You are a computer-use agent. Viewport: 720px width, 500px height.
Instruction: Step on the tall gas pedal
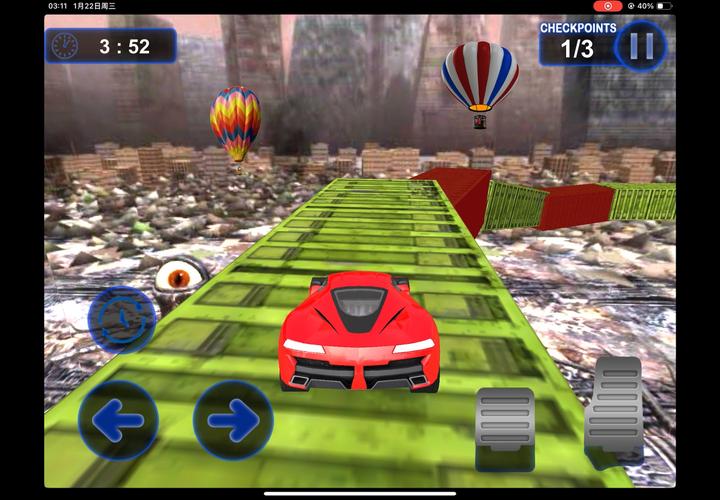613,408
